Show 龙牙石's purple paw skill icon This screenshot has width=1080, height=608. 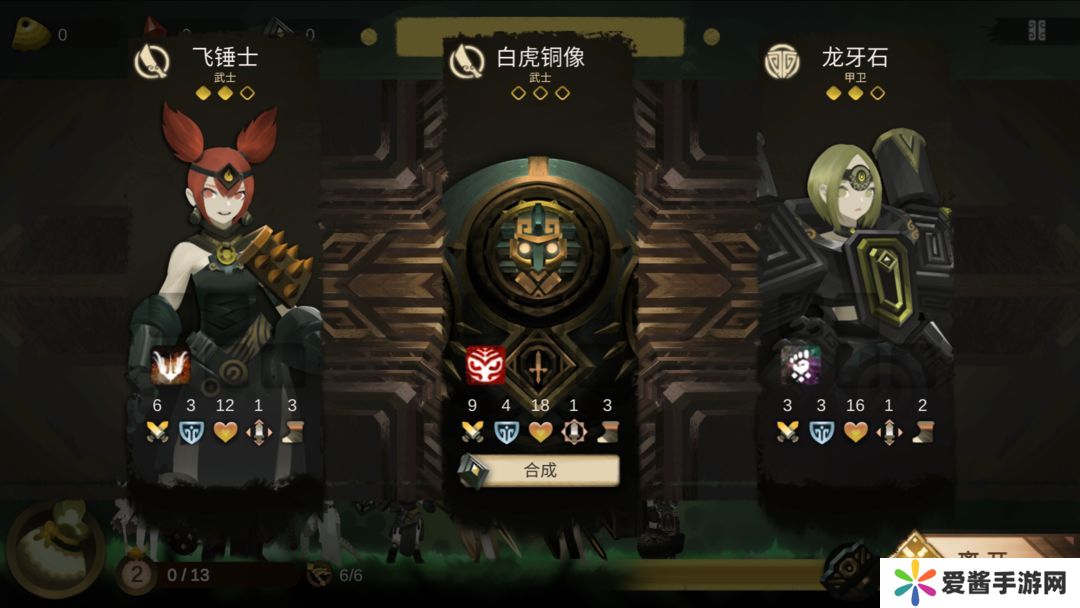[x=801, y=366]
